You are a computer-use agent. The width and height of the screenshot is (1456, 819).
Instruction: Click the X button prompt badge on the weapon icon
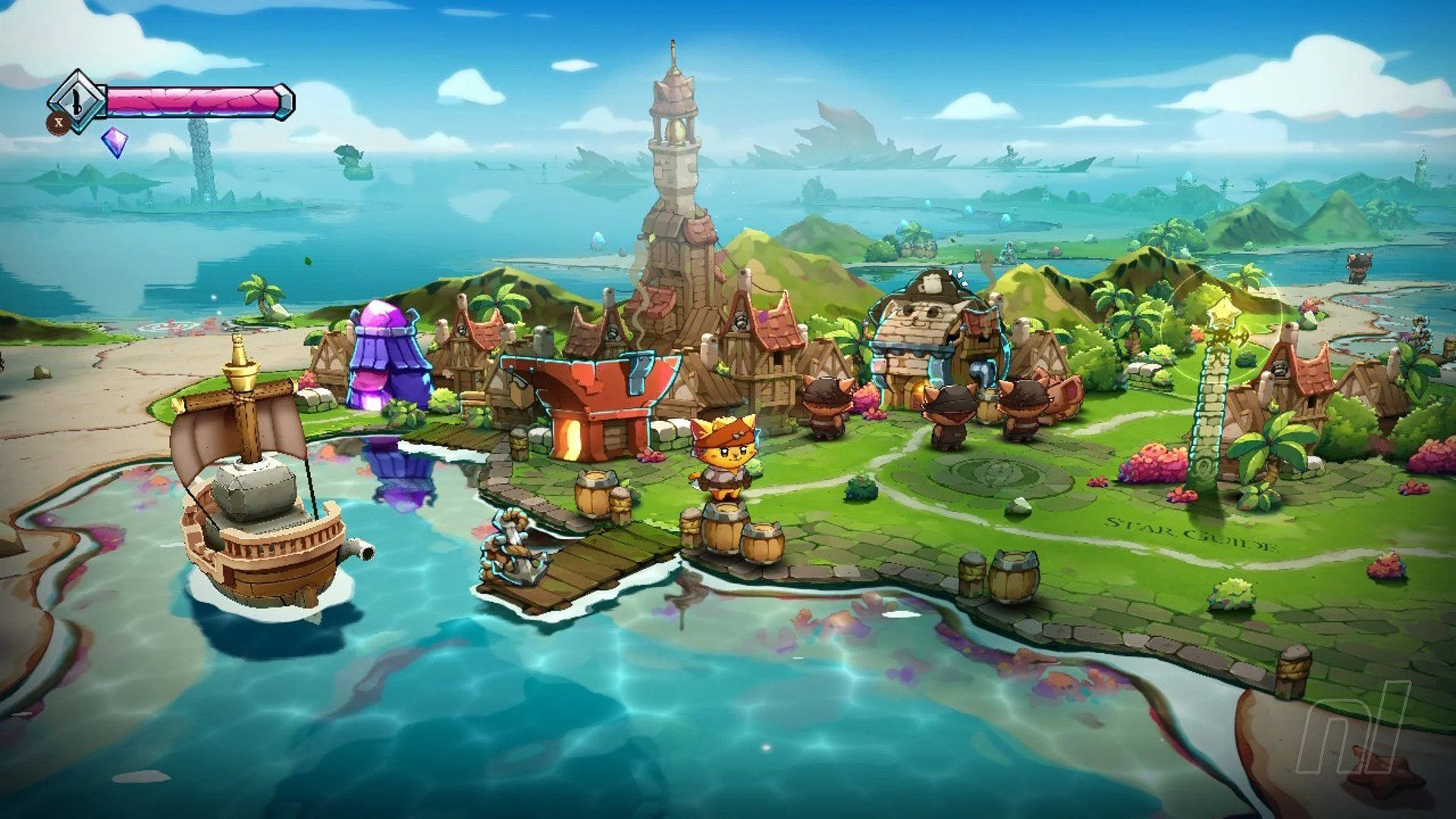coord(58,122)
